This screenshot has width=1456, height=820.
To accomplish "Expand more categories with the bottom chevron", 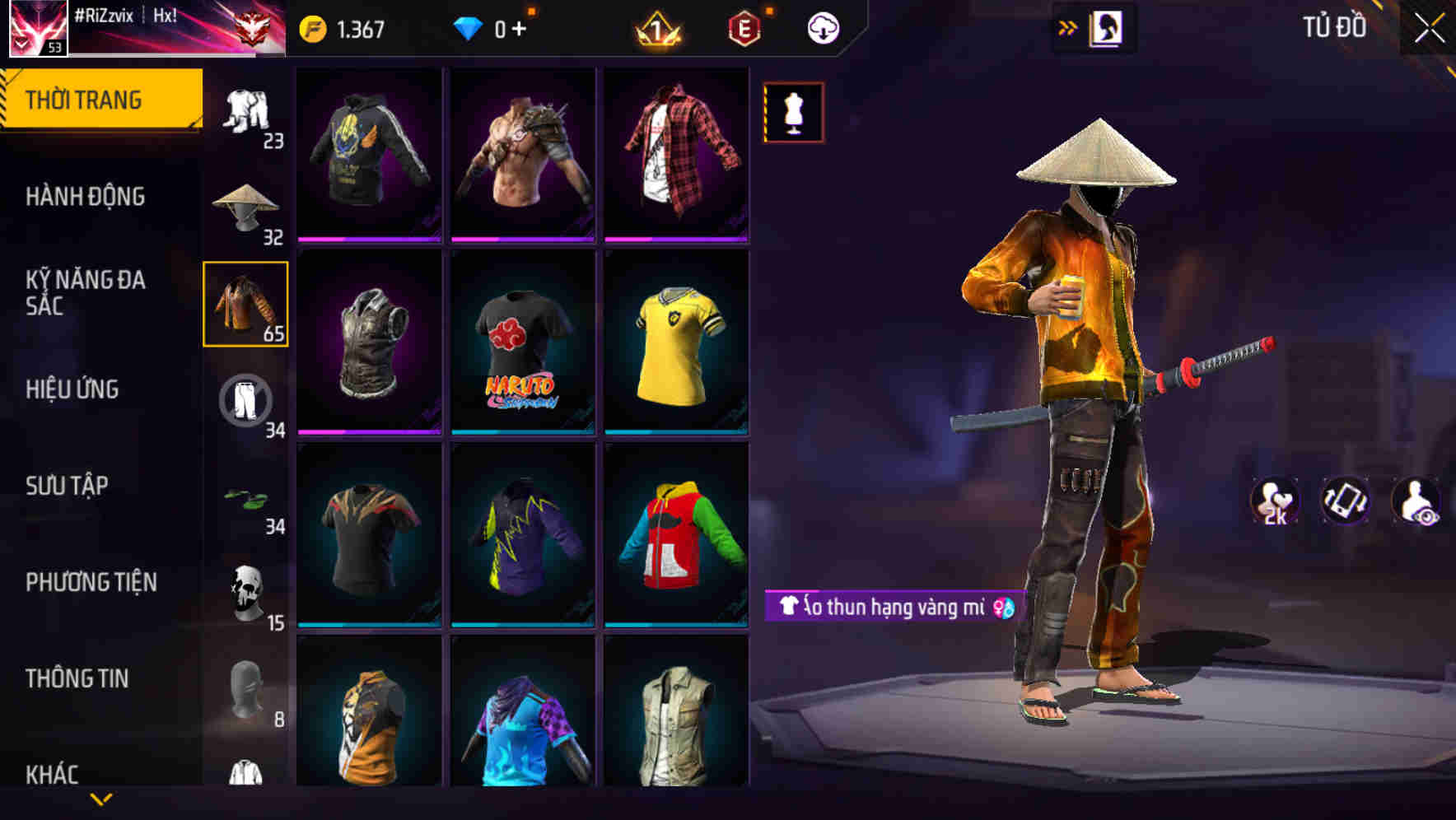I will point(100,797).
